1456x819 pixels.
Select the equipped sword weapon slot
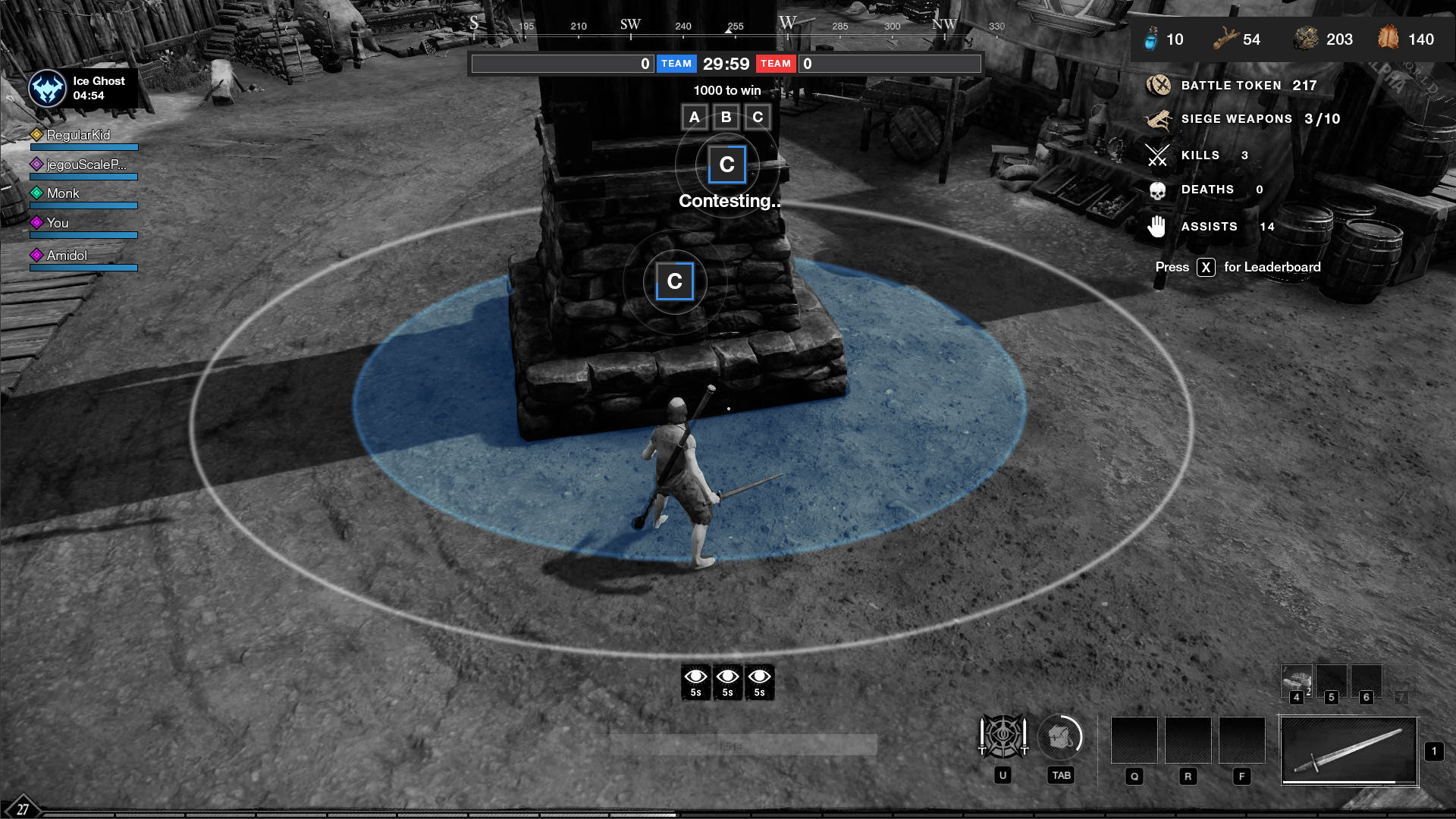pyautogui.click(x=1348, y=751)
